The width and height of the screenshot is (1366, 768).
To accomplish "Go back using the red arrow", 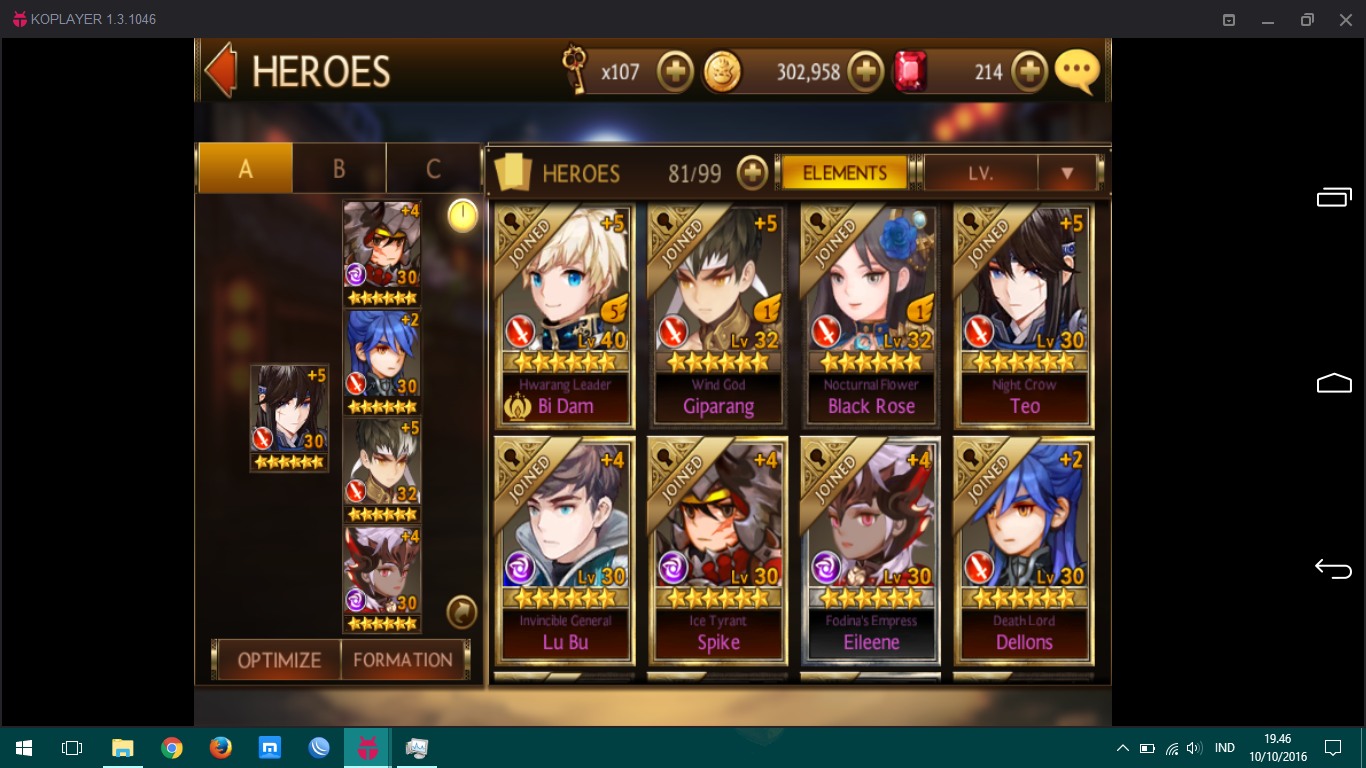I will tap(220, 70).
